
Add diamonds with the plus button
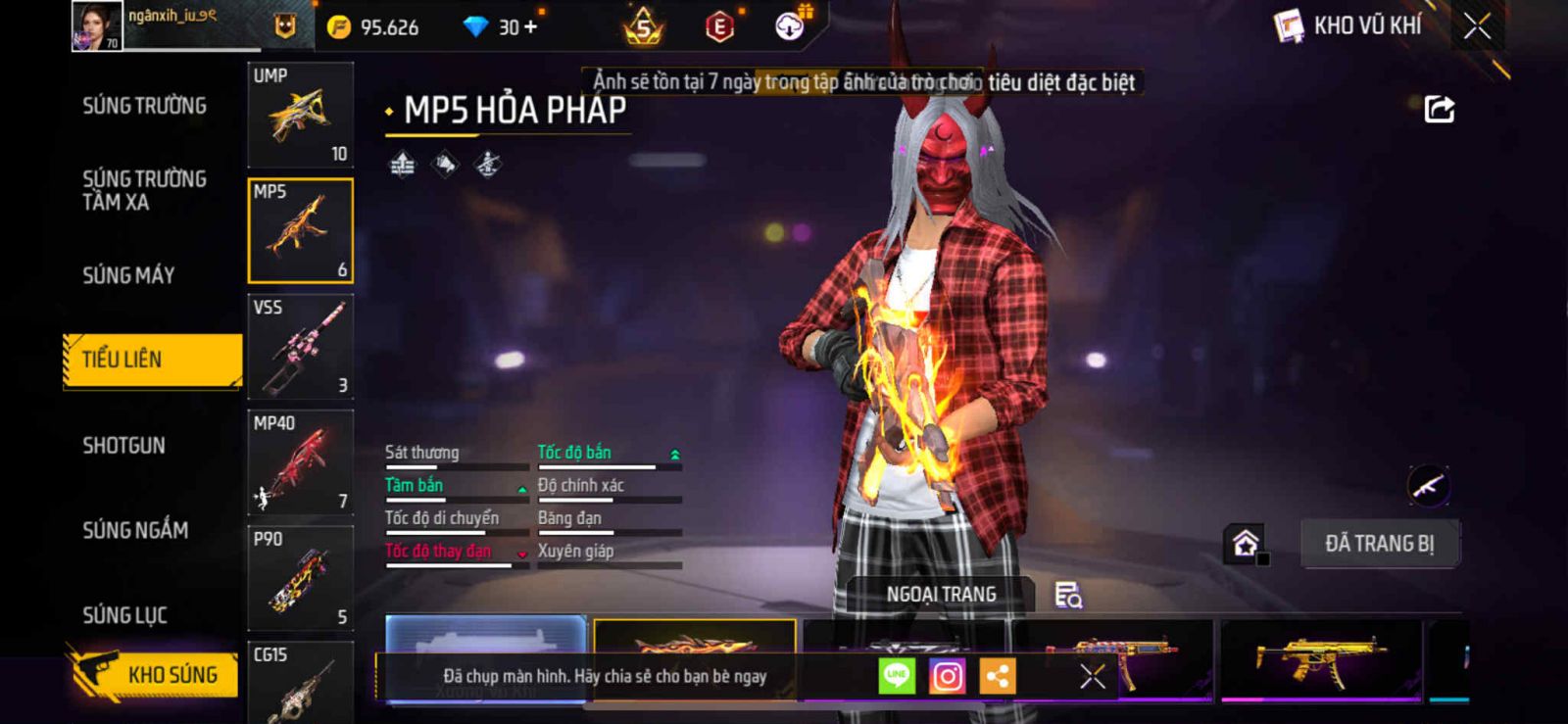coord(531,26)
